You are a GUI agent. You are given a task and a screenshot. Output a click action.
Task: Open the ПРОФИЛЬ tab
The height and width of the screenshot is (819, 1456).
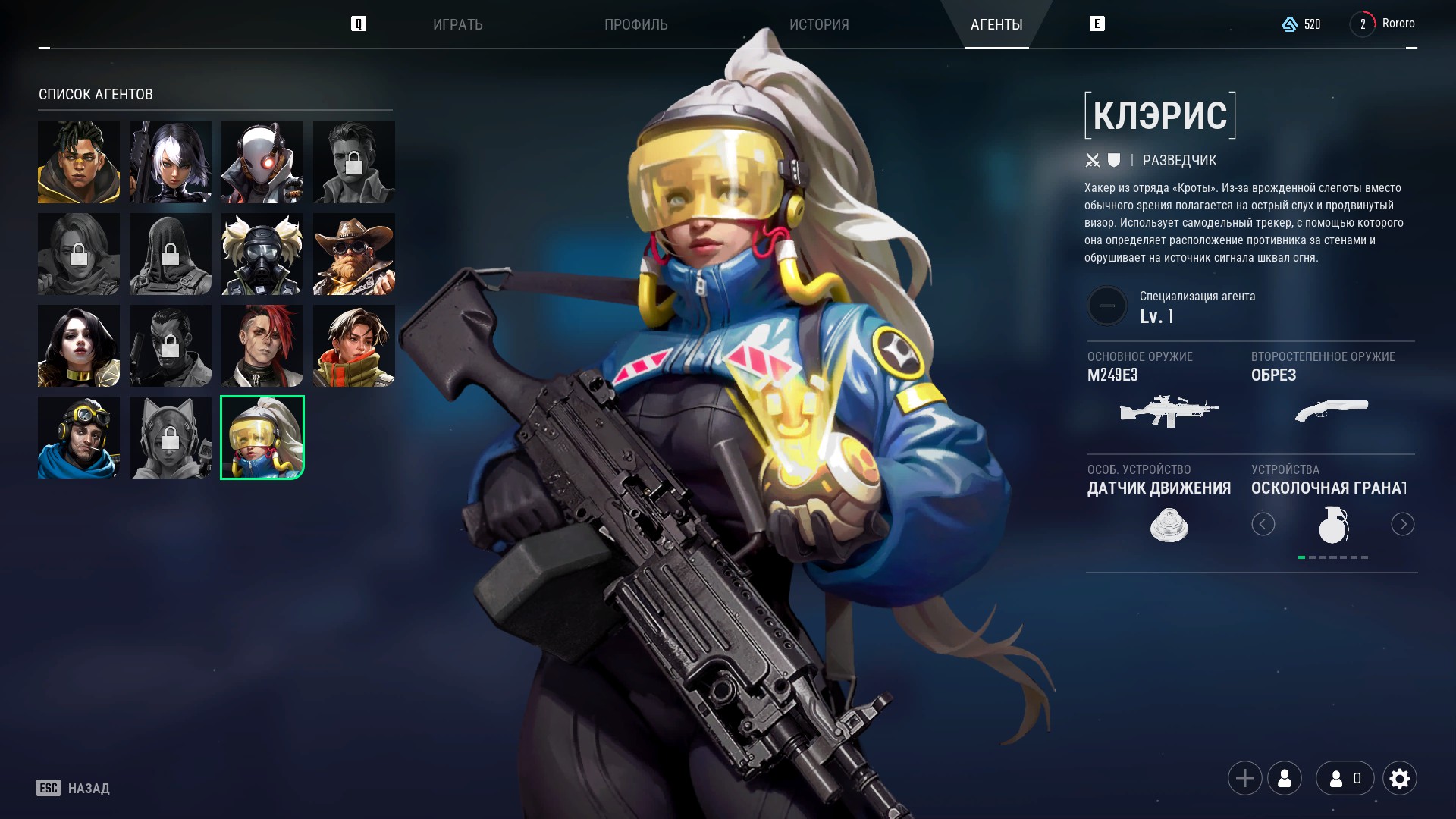pos(635,24)
